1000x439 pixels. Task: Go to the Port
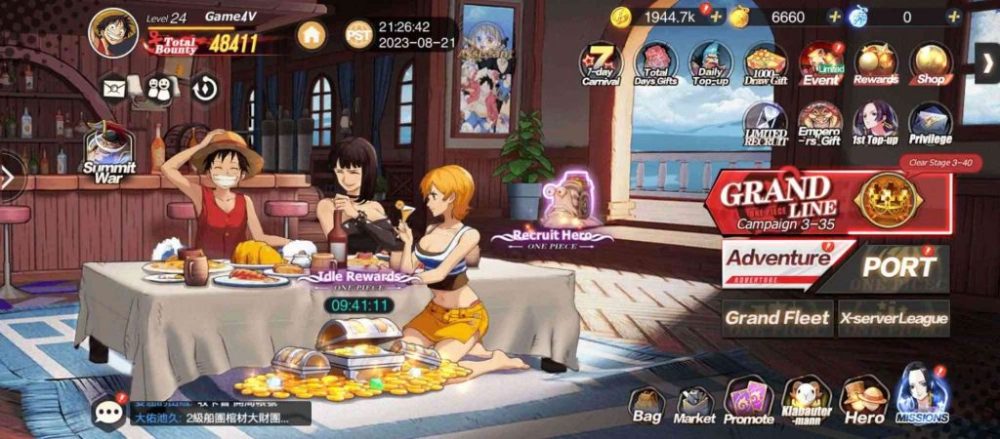tap(898, 266)
